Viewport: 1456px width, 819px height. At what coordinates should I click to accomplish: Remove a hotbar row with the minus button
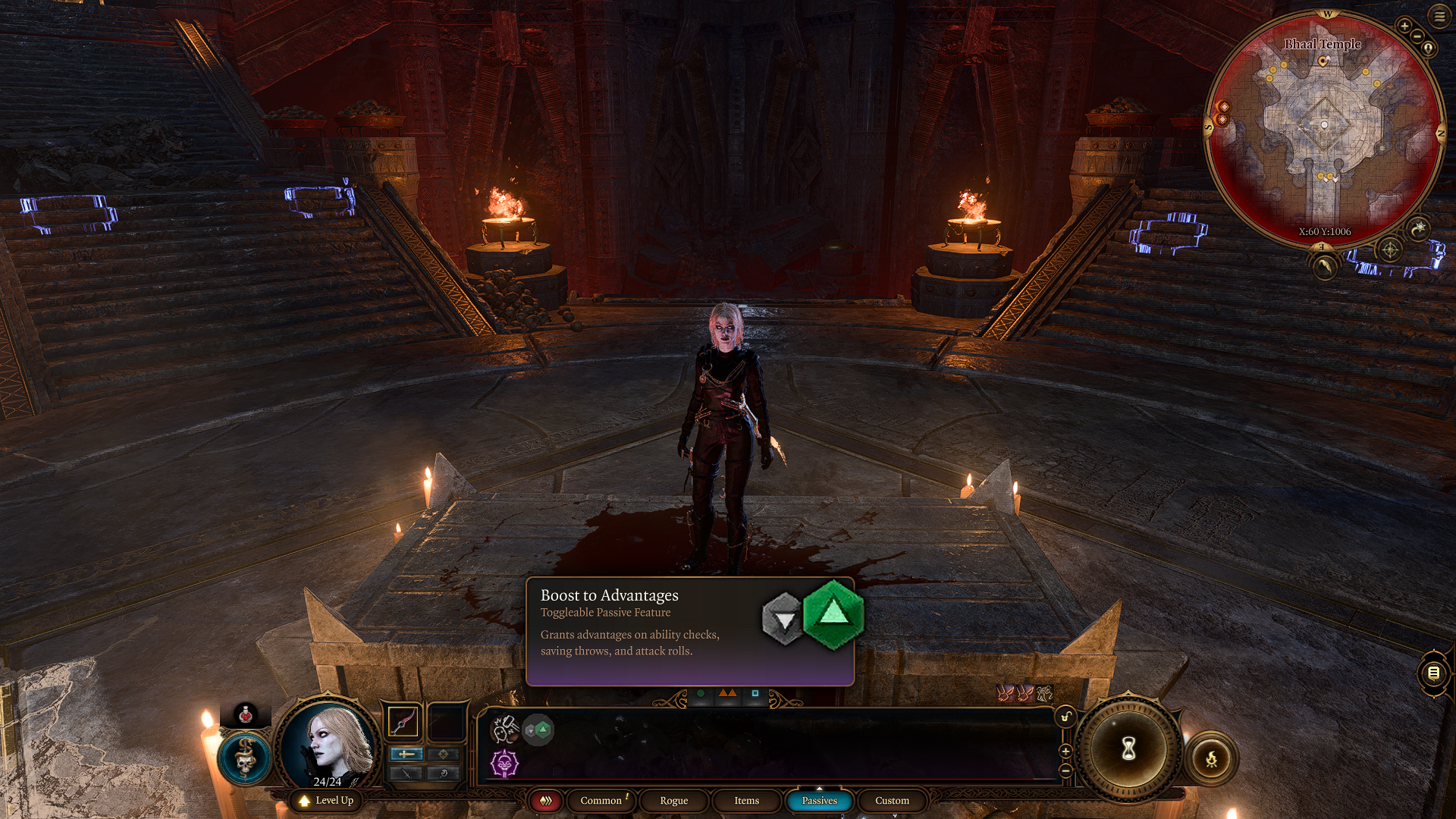[1065, 770]
